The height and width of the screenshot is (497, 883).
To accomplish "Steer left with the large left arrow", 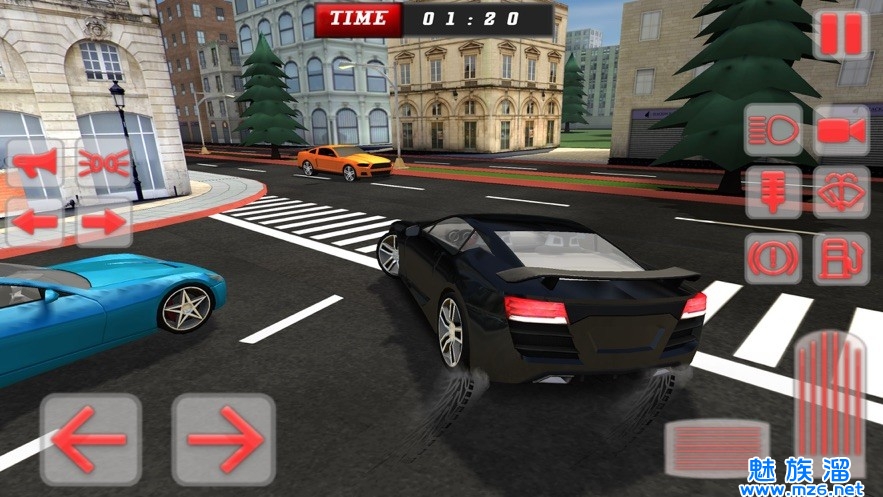I will tap(90, 439).
